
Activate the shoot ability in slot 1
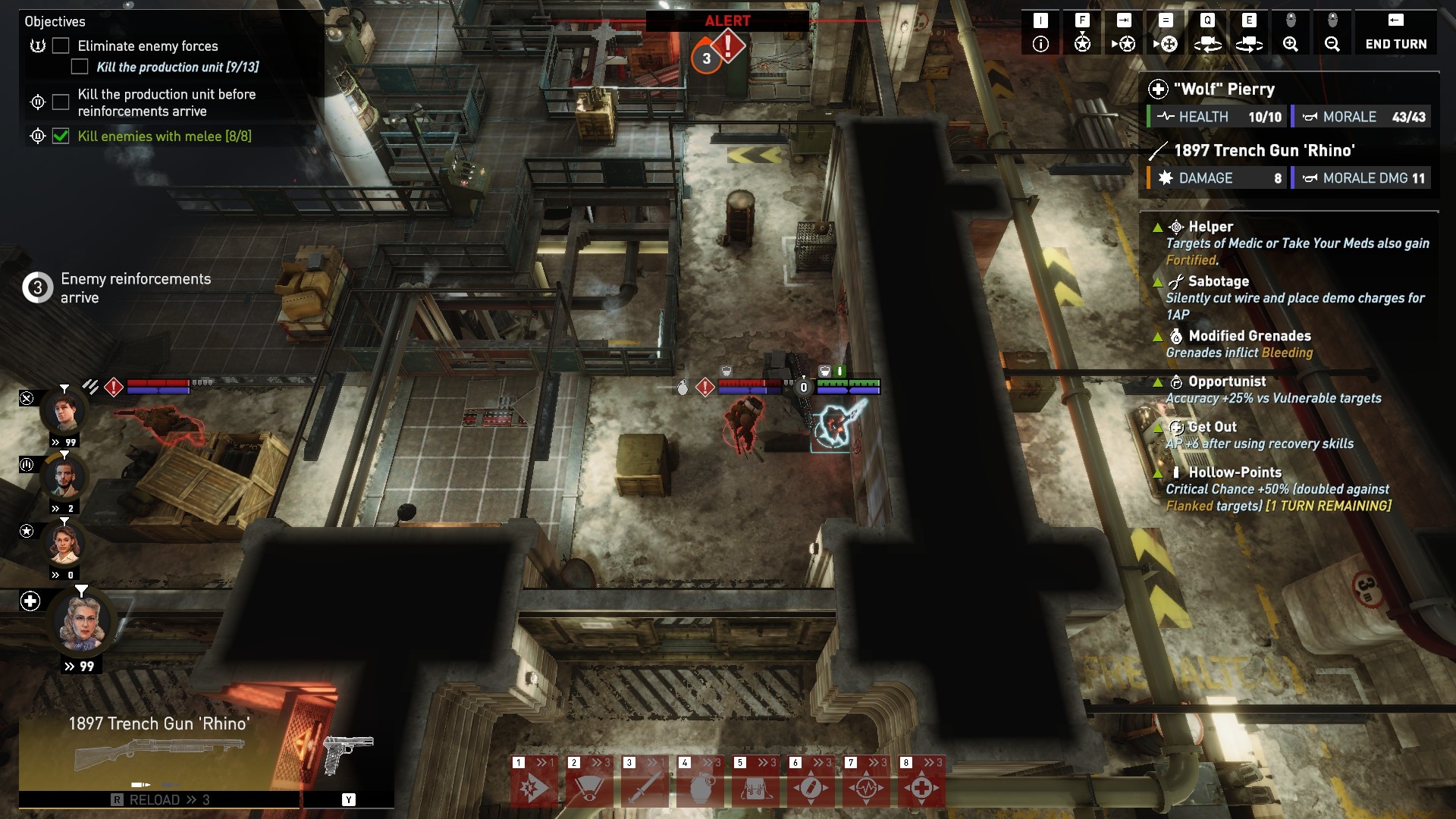[x=533, y=787]
